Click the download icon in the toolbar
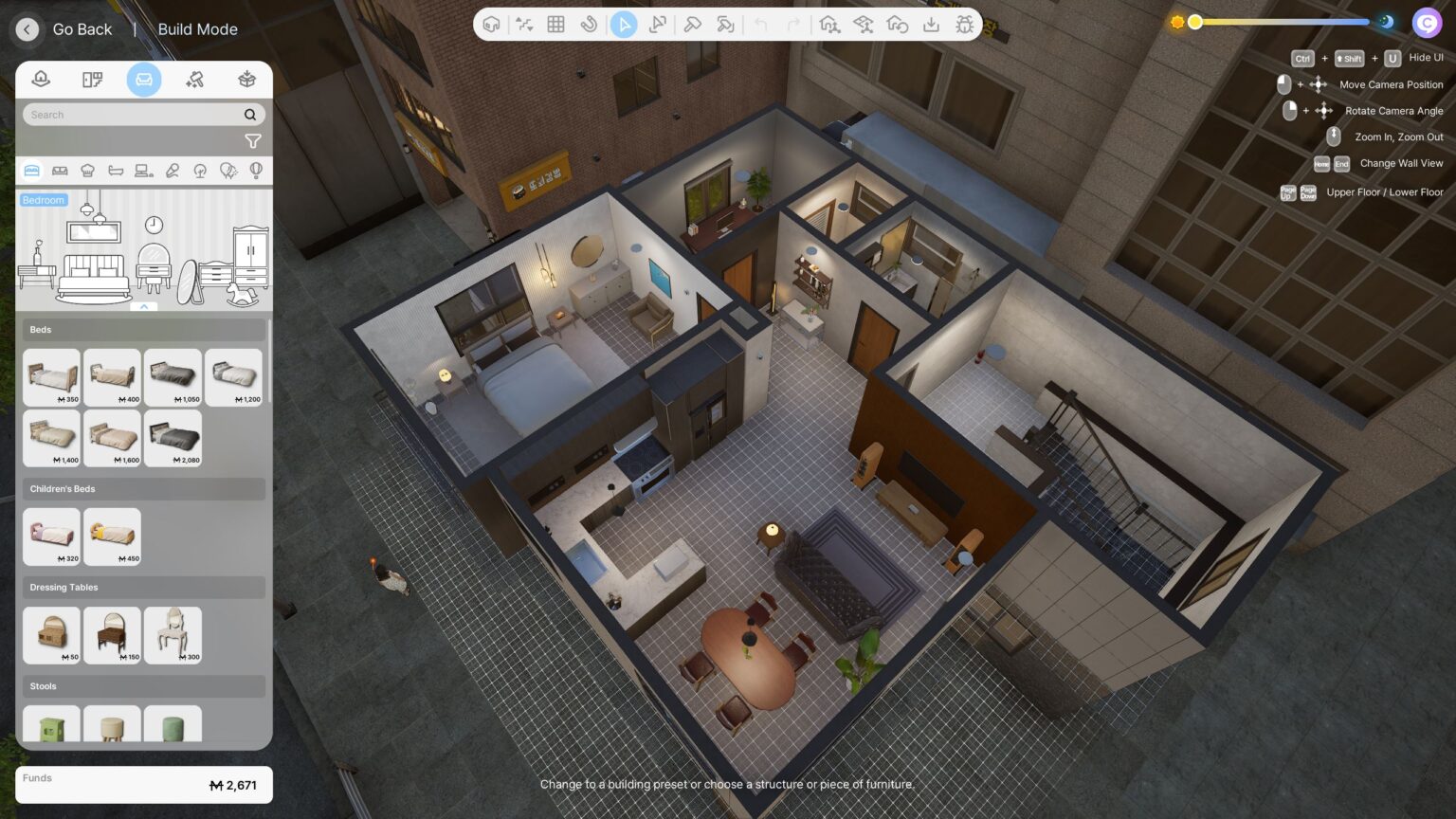Screen dimensions: 1456x819 click(931, 25)
